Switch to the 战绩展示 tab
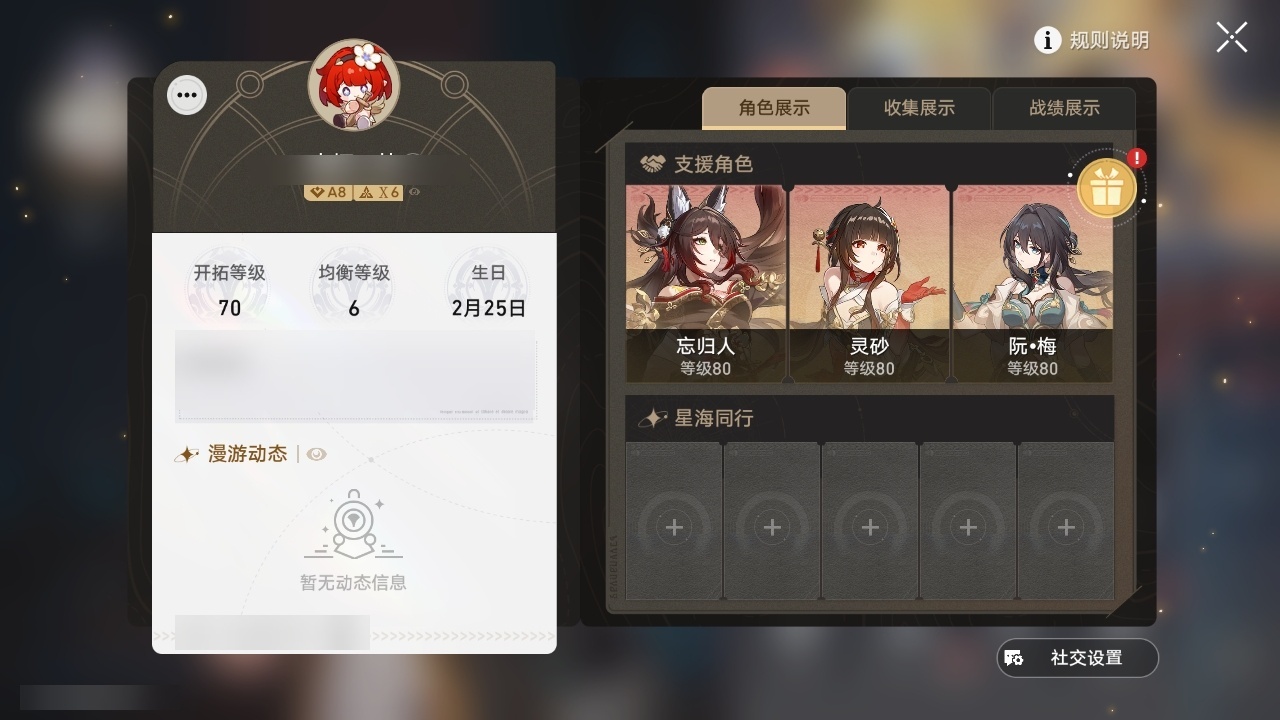This screenshot has height=720, width=1280. [x=1064, y=108]
